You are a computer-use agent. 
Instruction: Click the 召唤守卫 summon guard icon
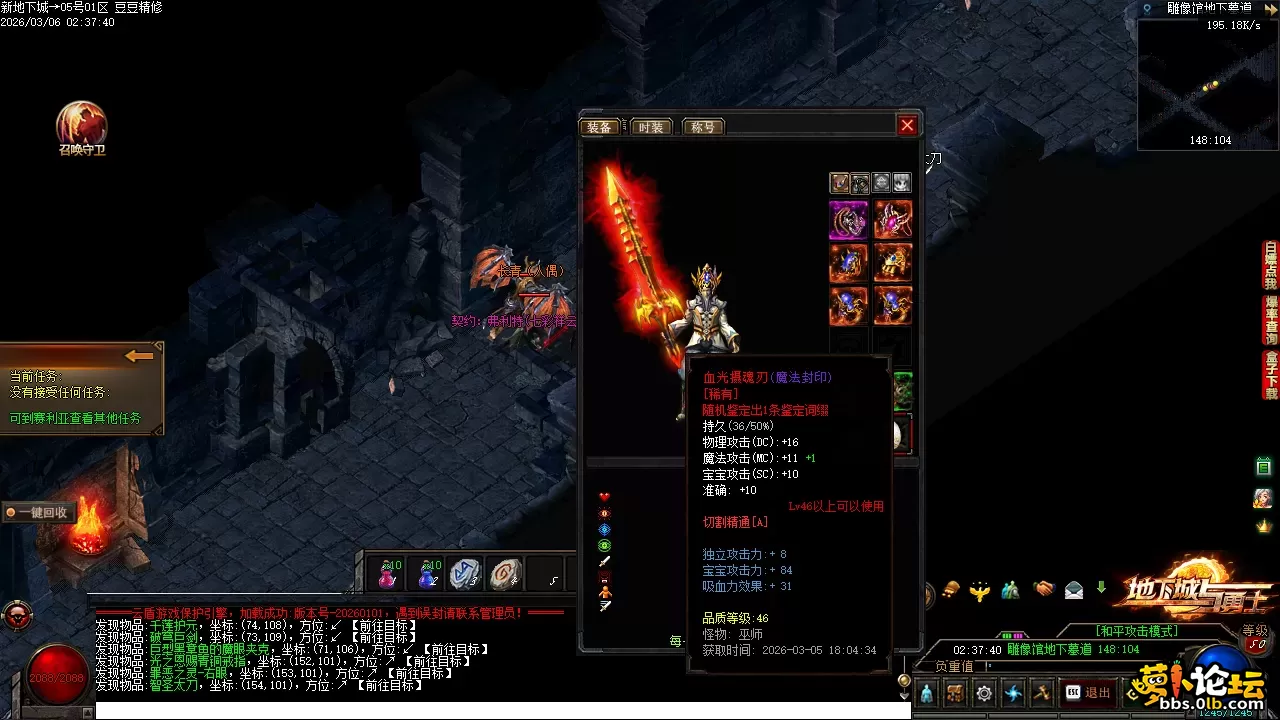(x=81, y=125)
